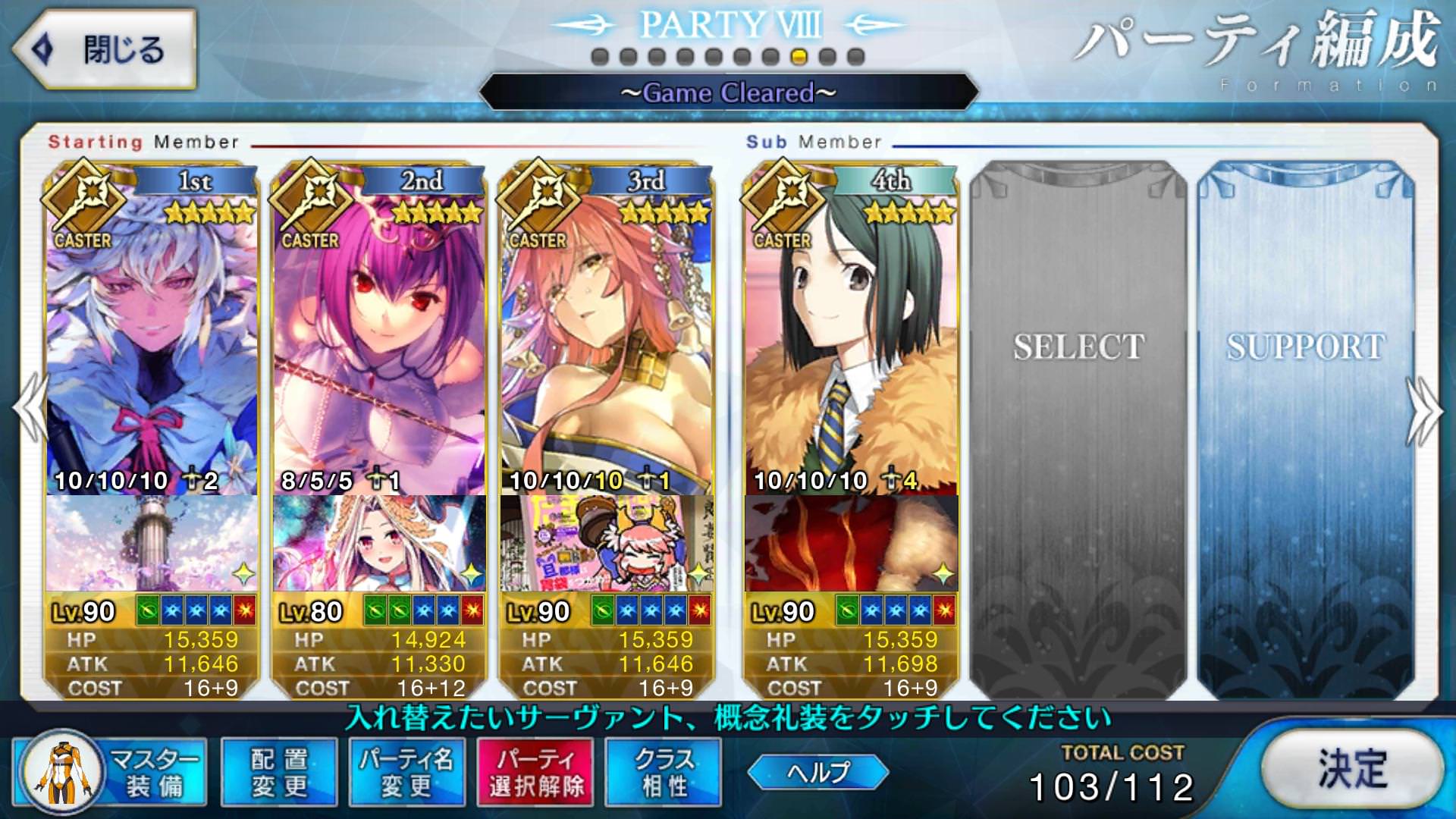
Task: Rename party with パーティ名変更 button
Action: coord(406,772)
